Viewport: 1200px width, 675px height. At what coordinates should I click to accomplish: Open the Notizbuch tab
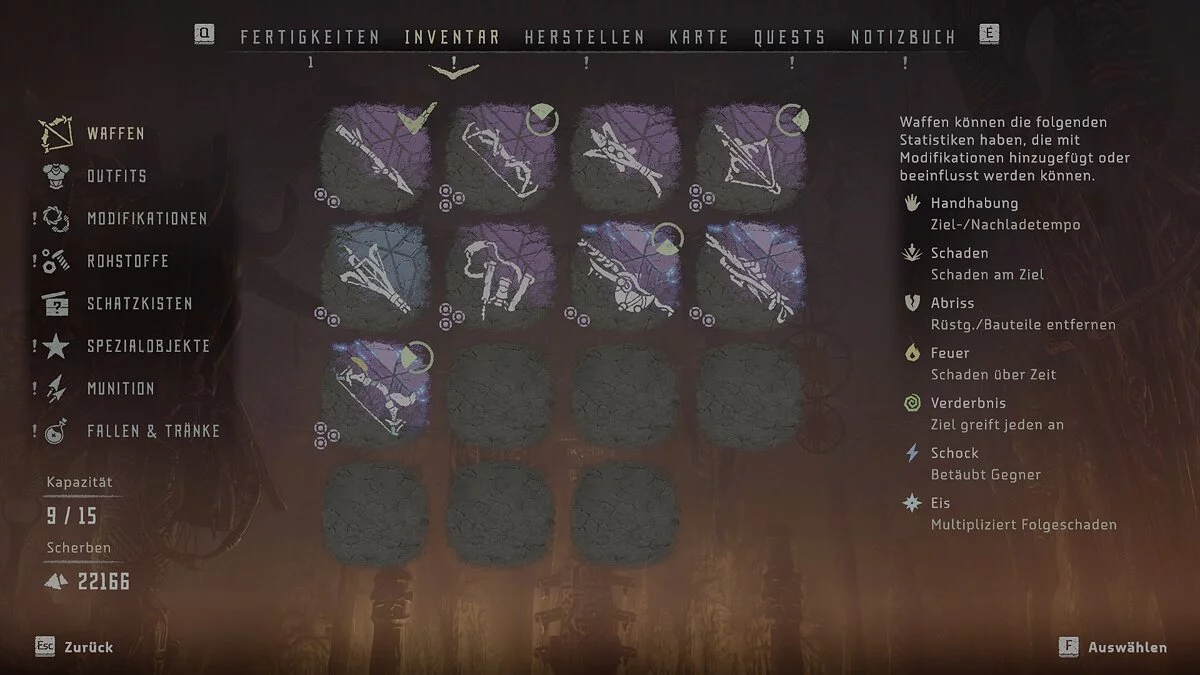(903, 38)
